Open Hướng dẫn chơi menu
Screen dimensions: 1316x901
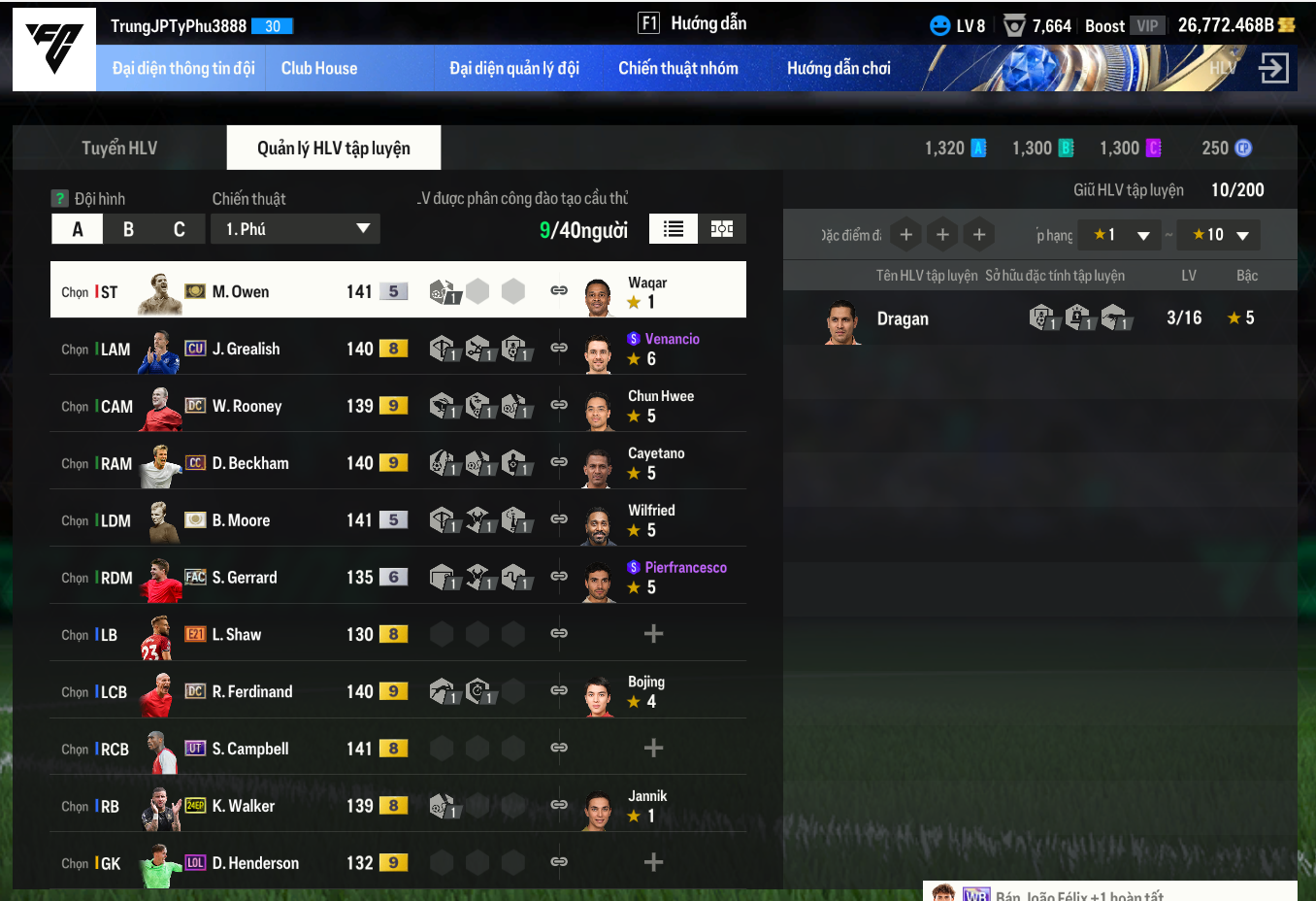point(839,68)
